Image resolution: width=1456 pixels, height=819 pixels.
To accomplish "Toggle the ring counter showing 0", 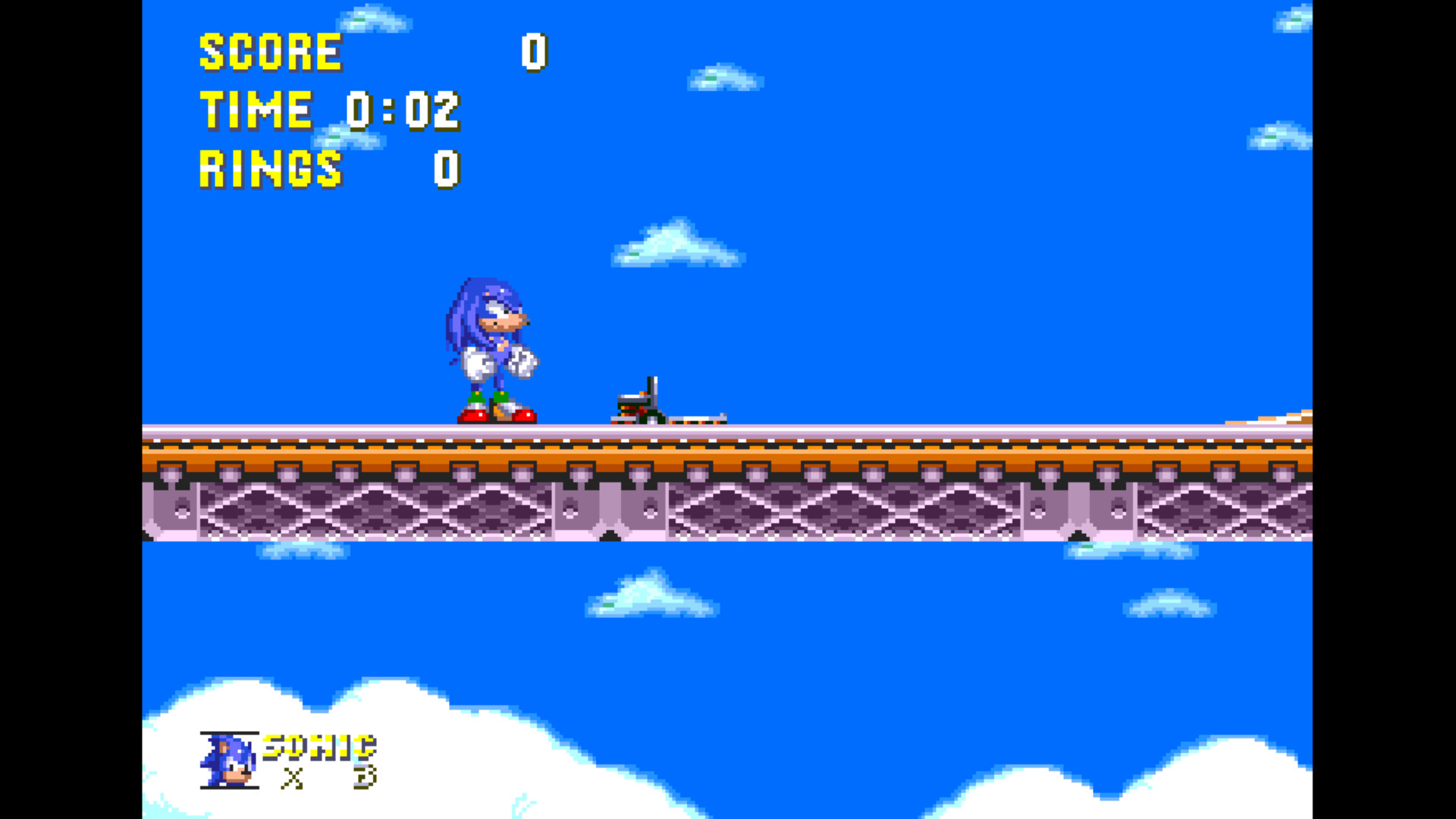I will point(446,170).
